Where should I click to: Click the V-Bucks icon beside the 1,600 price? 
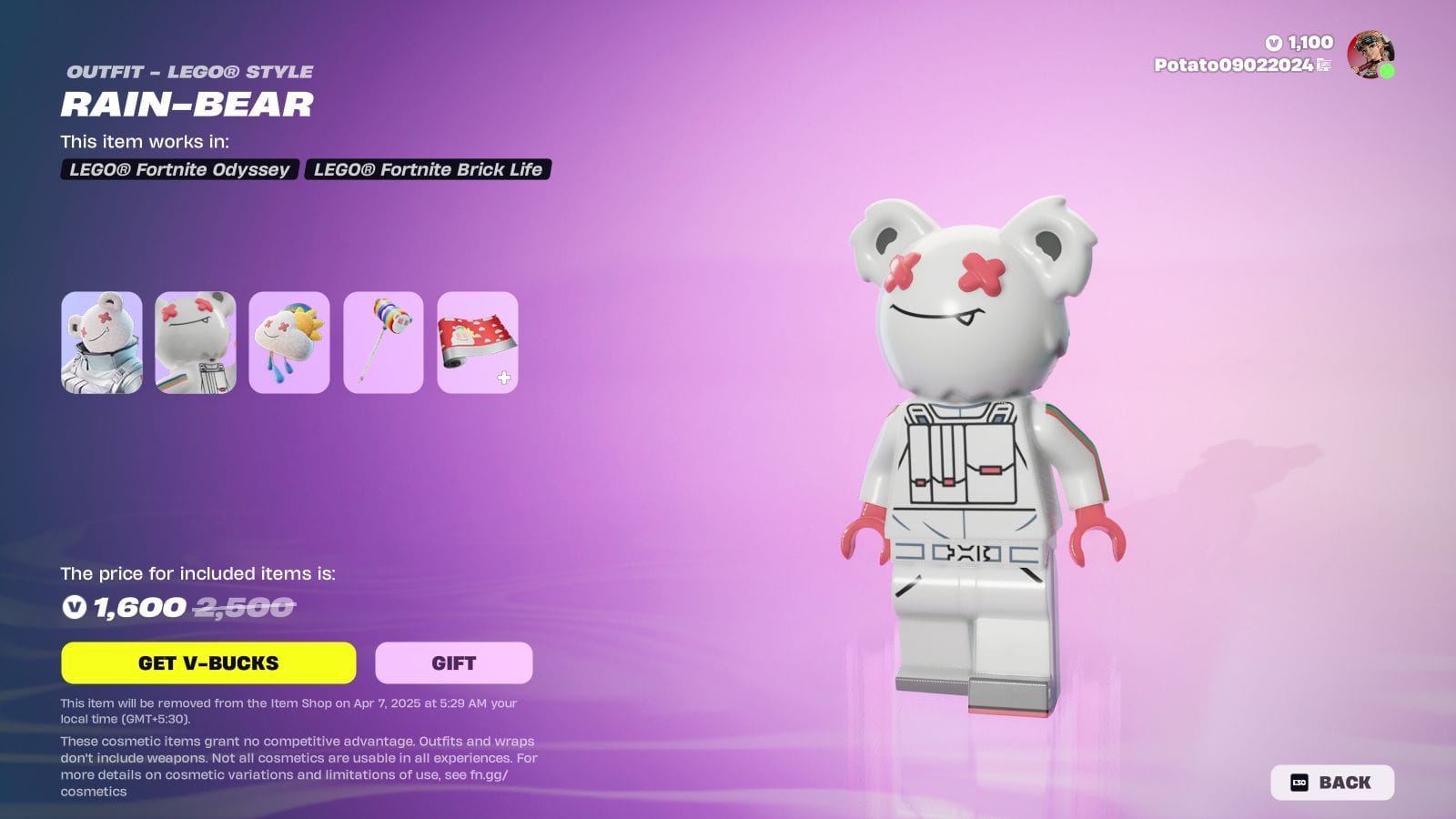(73, 608)
